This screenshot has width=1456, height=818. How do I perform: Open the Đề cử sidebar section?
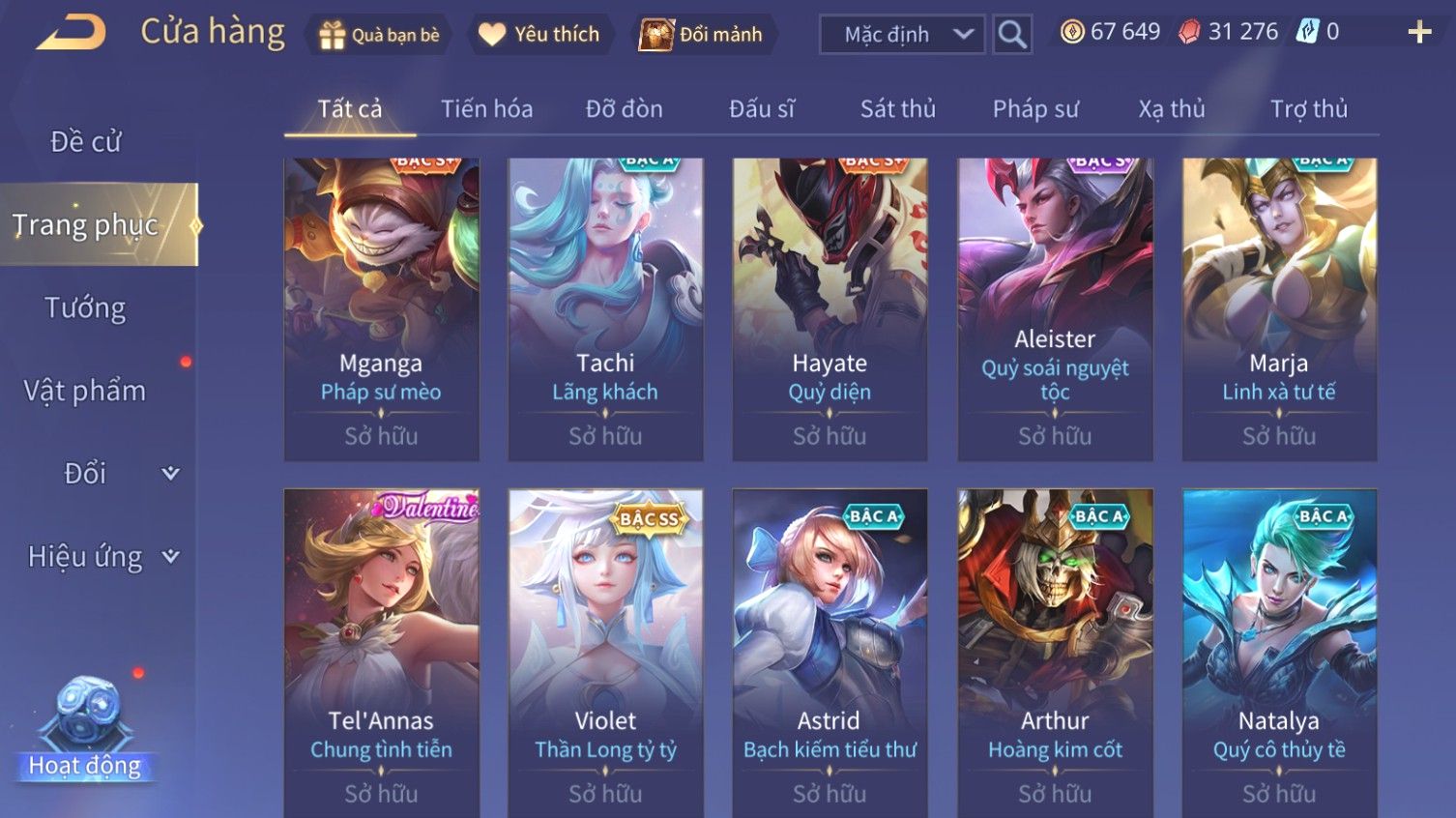(x=86, y=142)
